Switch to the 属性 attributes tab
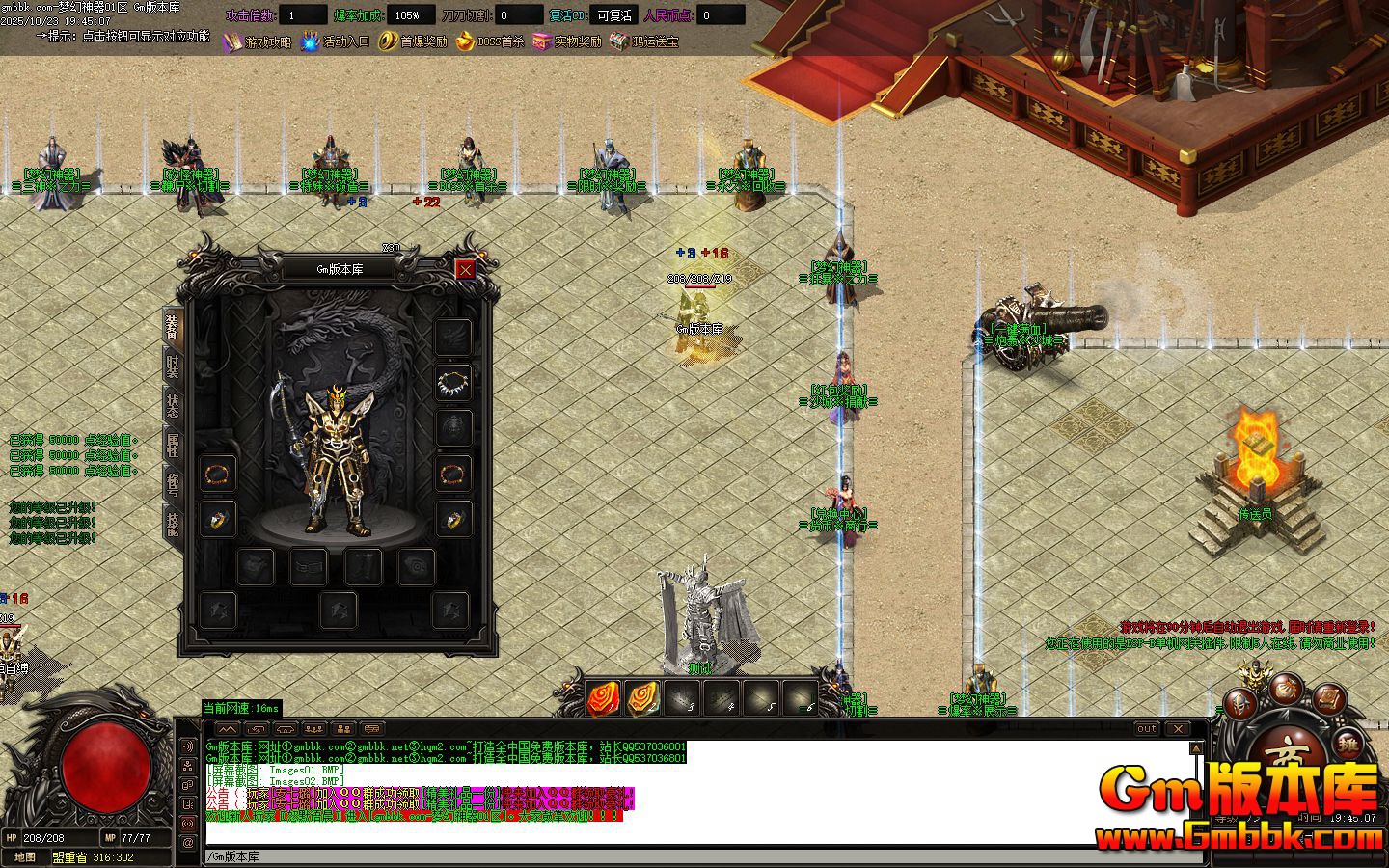This screenshot has height=868, width=1389. pos(173,446)
